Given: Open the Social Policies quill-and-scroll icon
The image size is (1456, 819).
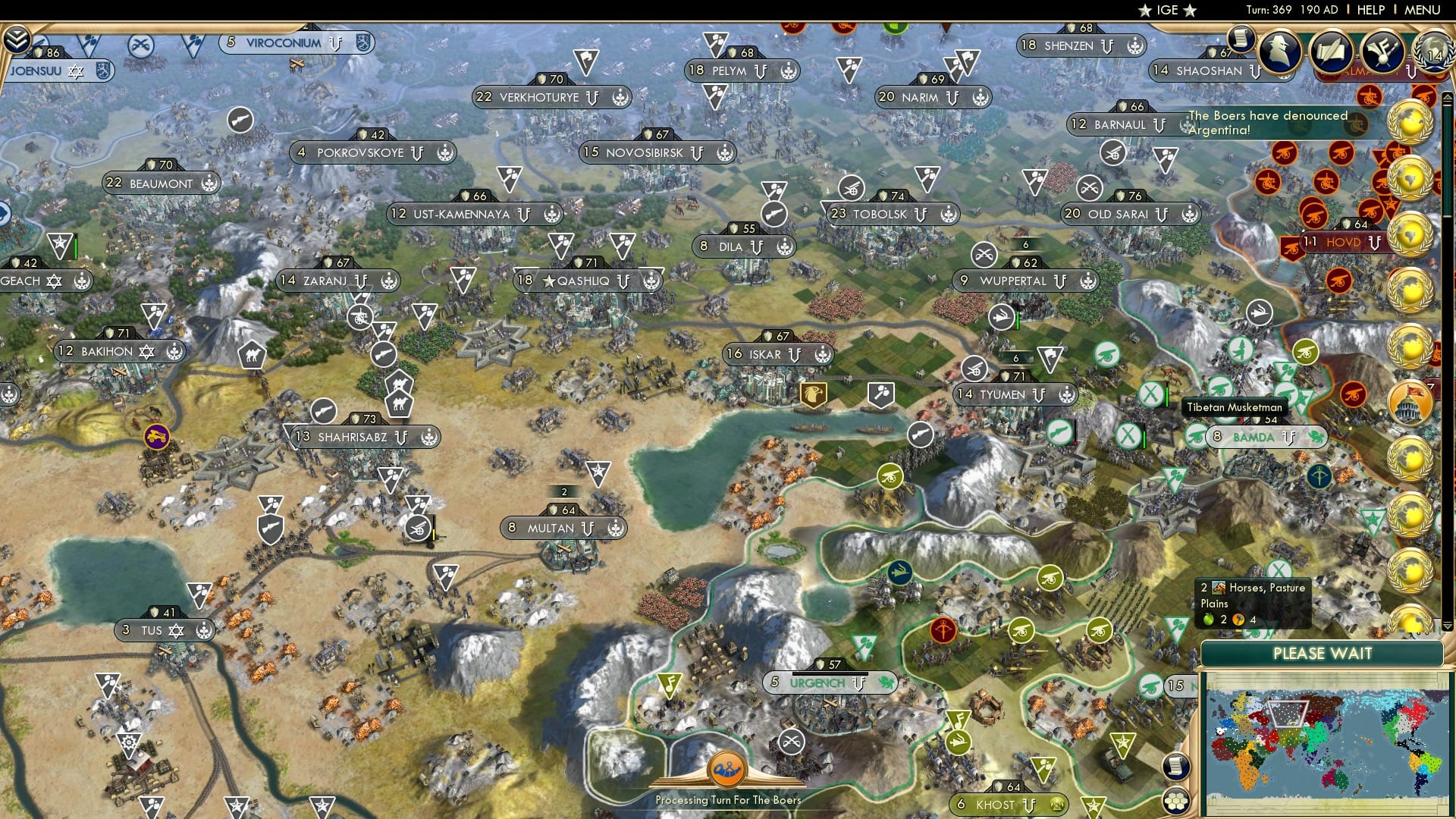Looking at the screenshot, I should 1332,53.
